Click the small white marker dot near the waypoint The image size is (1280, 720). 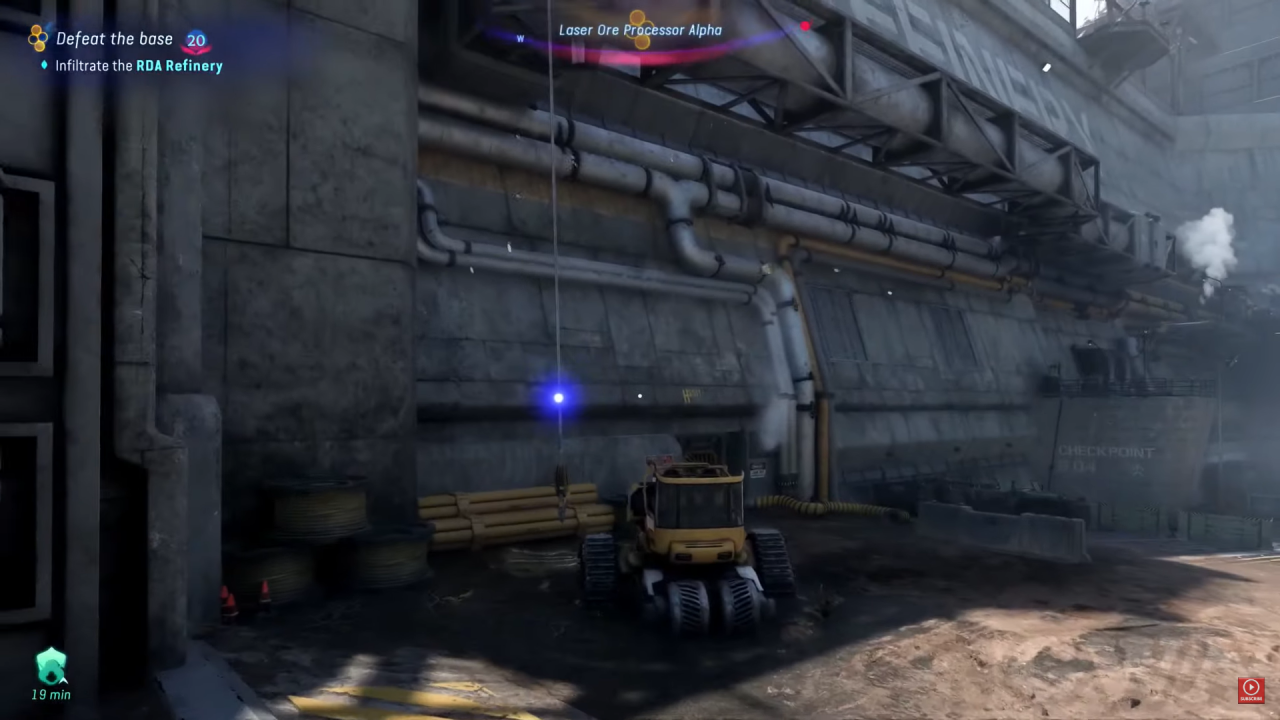(639, 396)
